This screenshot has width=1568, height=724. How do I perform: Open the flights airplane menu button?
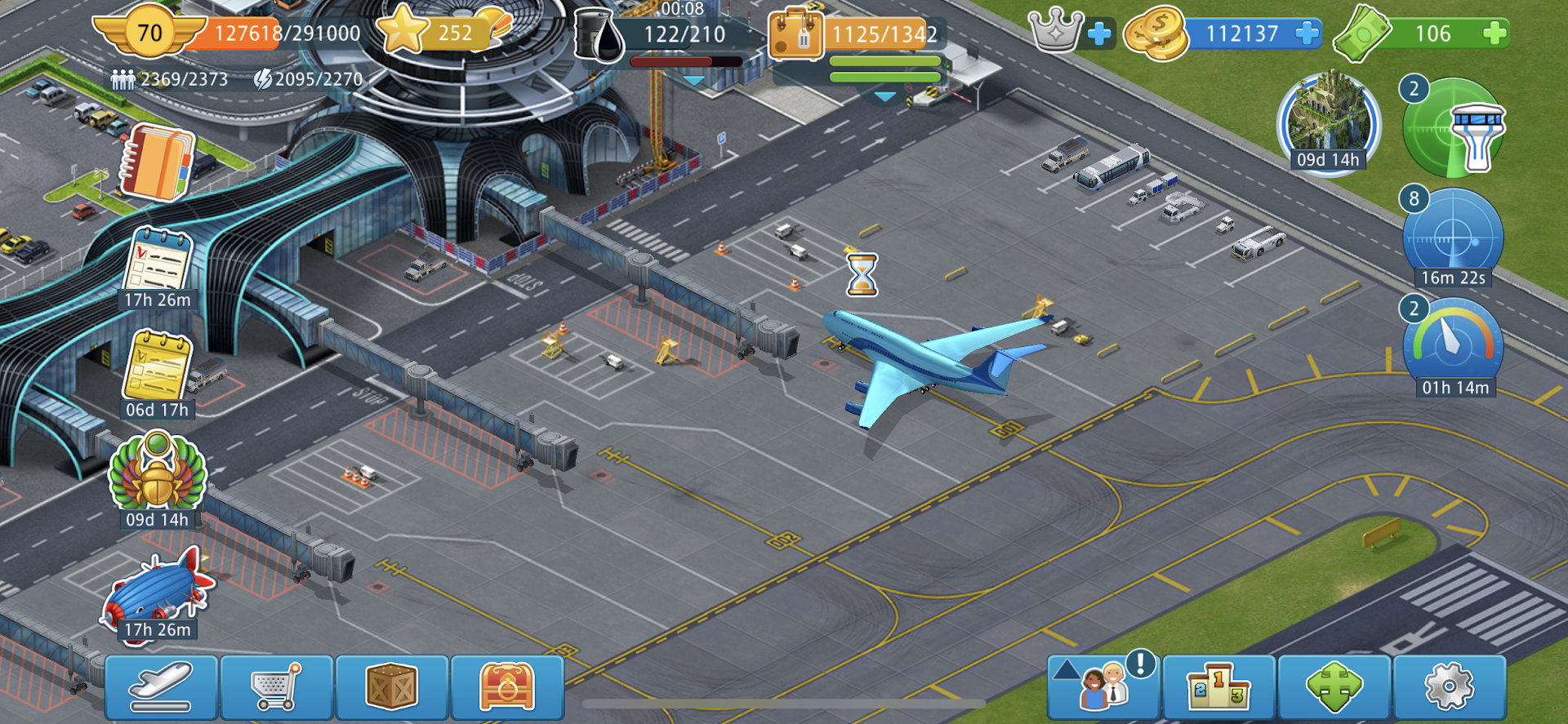click(161, 686)
